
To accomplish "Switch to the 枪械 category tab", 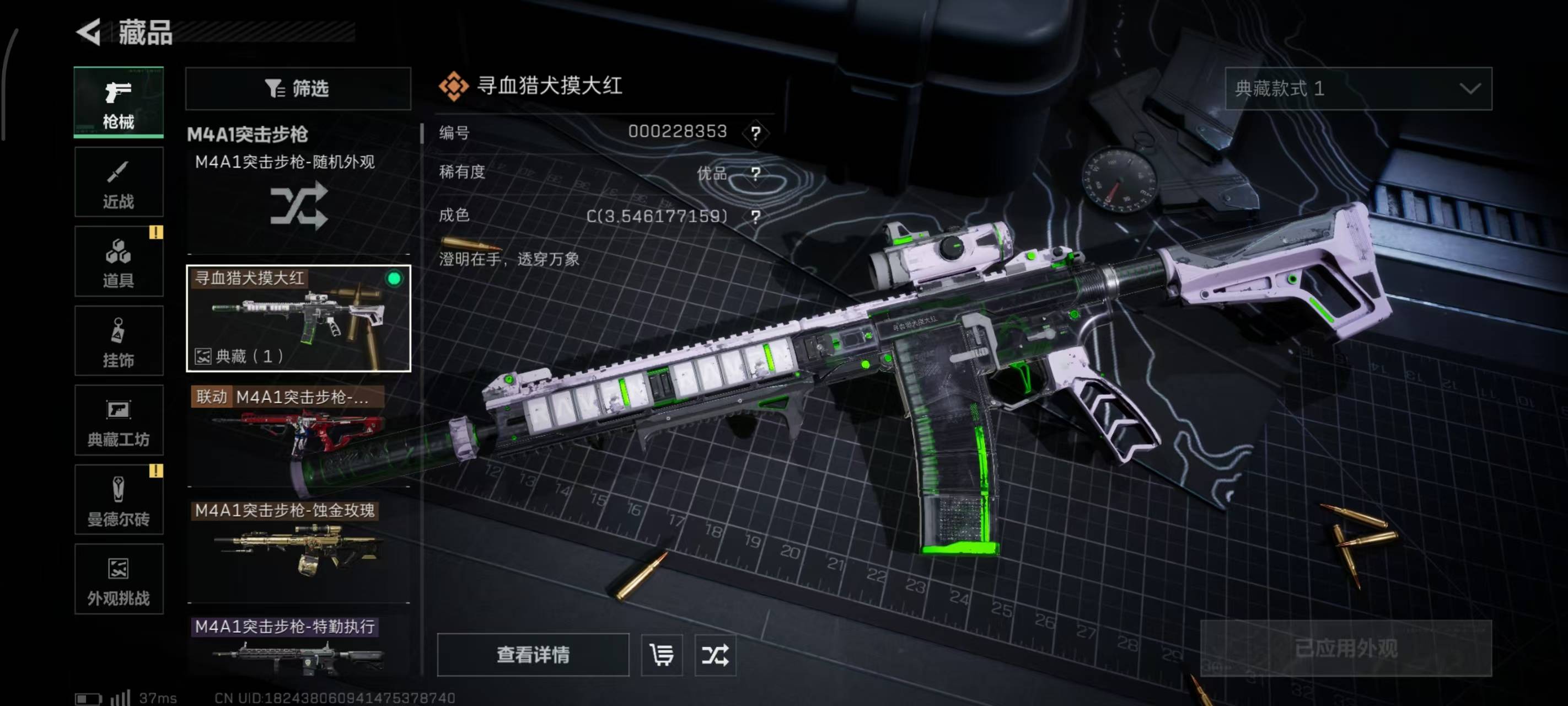I will coord(119,103).
